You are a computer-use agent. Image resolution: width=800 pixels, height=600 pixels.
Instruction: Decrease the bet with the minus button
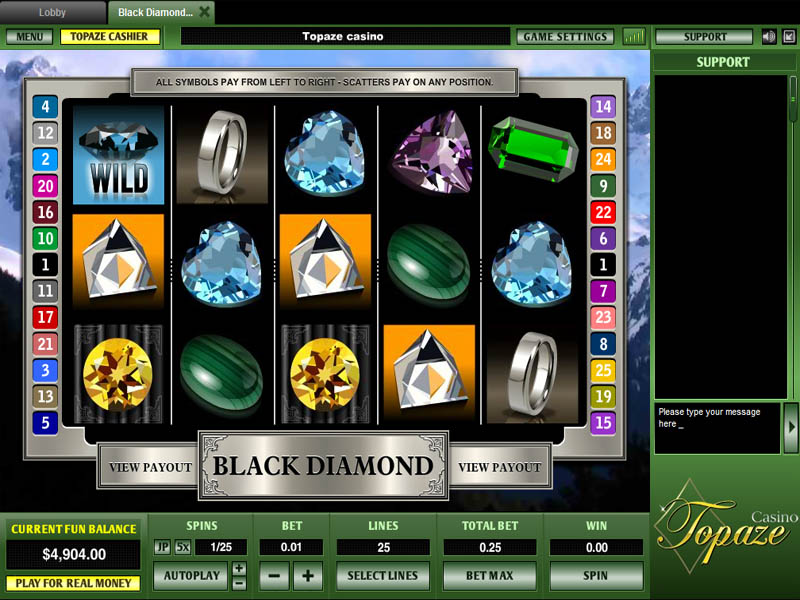274,576
